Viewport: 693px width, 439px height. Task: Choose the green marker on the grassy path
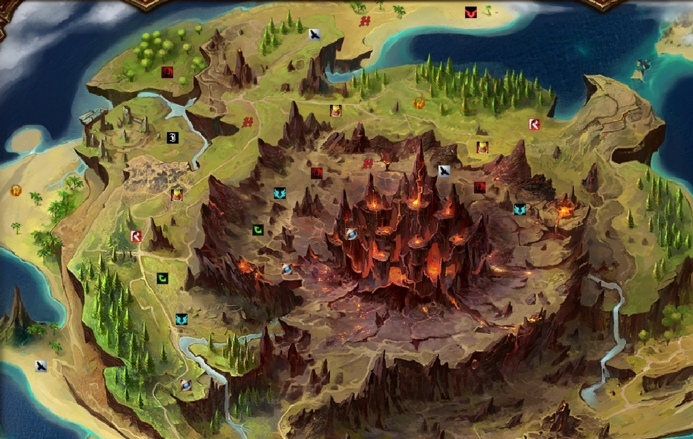tap(162, 278)
